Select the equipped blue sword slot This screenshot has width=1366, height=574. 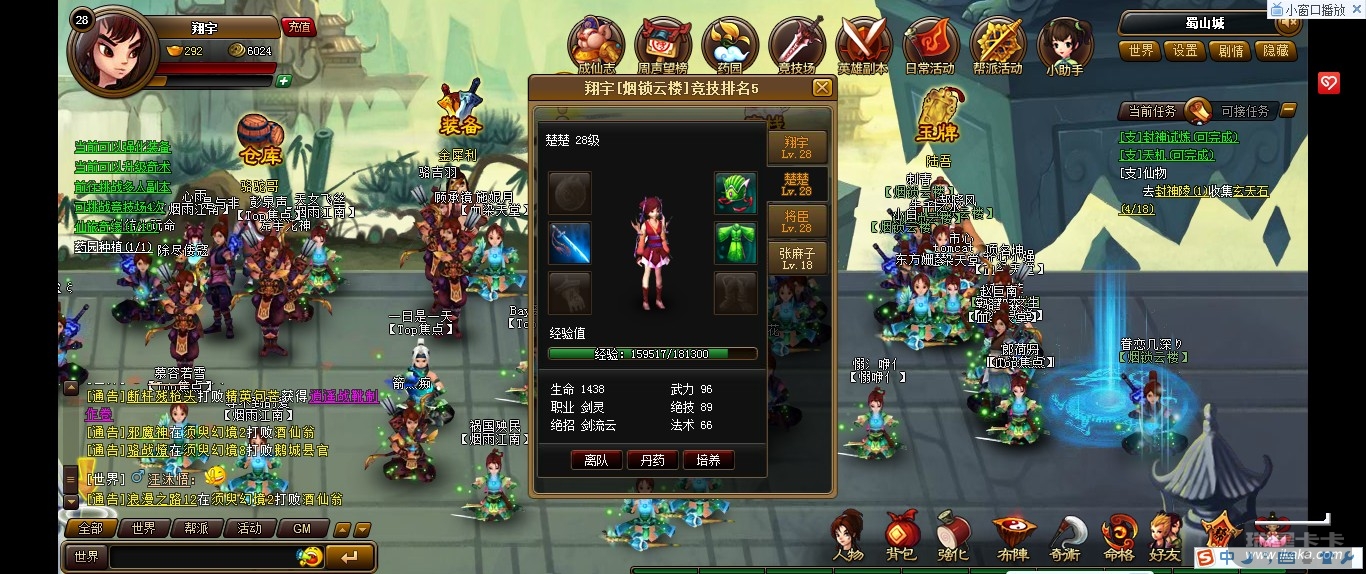click(x=570, y=243)
